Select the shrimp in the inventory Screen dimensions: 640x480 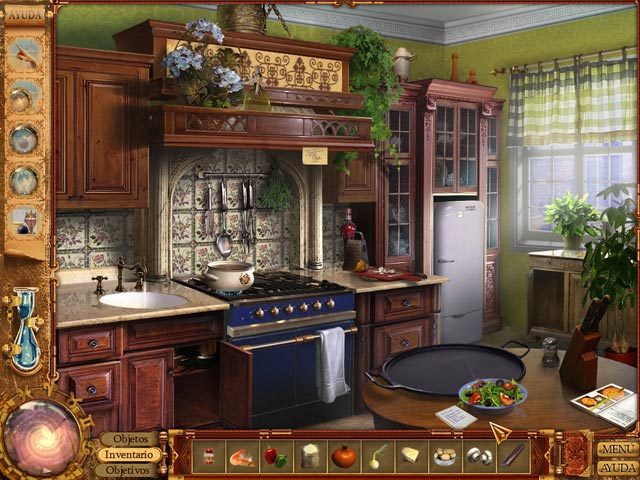pyautogui.click(x=242, y=456)
